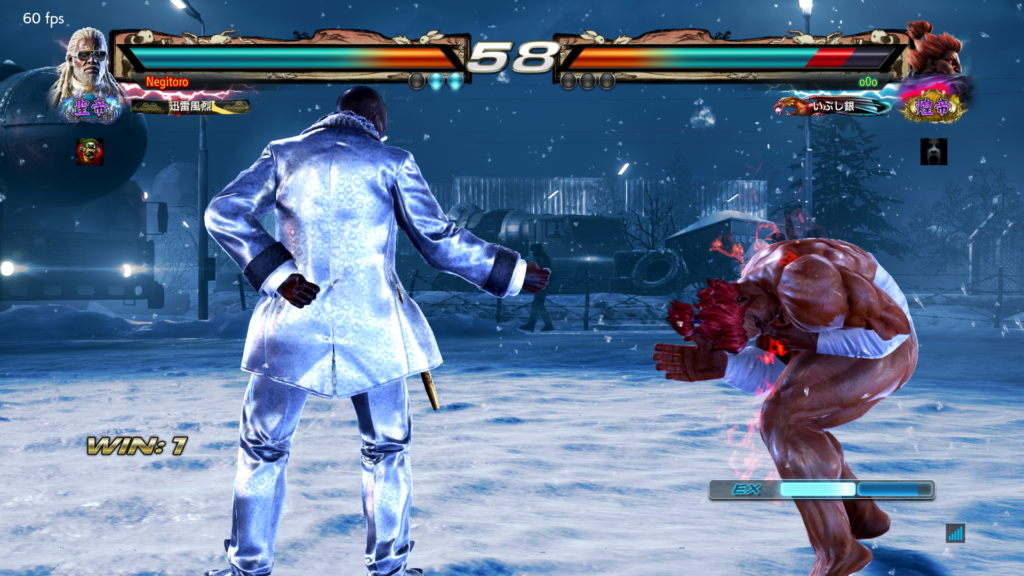Click the right player's gold rank emblem
The height and width of the screenshot is (576, 1024).
pyautogui.click(x=932, y=106)
